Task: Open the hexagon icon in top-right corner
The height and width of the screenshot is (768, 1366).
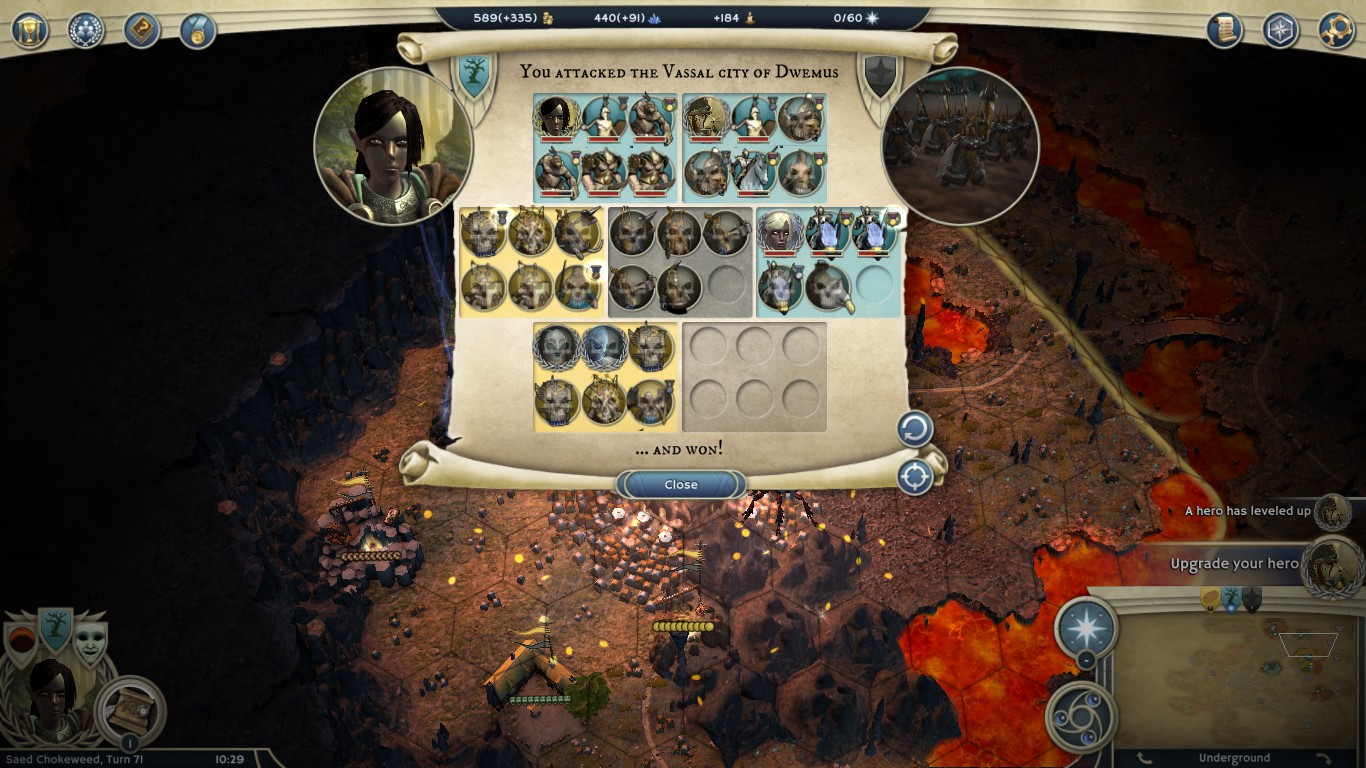Action: click(1280, 30)
